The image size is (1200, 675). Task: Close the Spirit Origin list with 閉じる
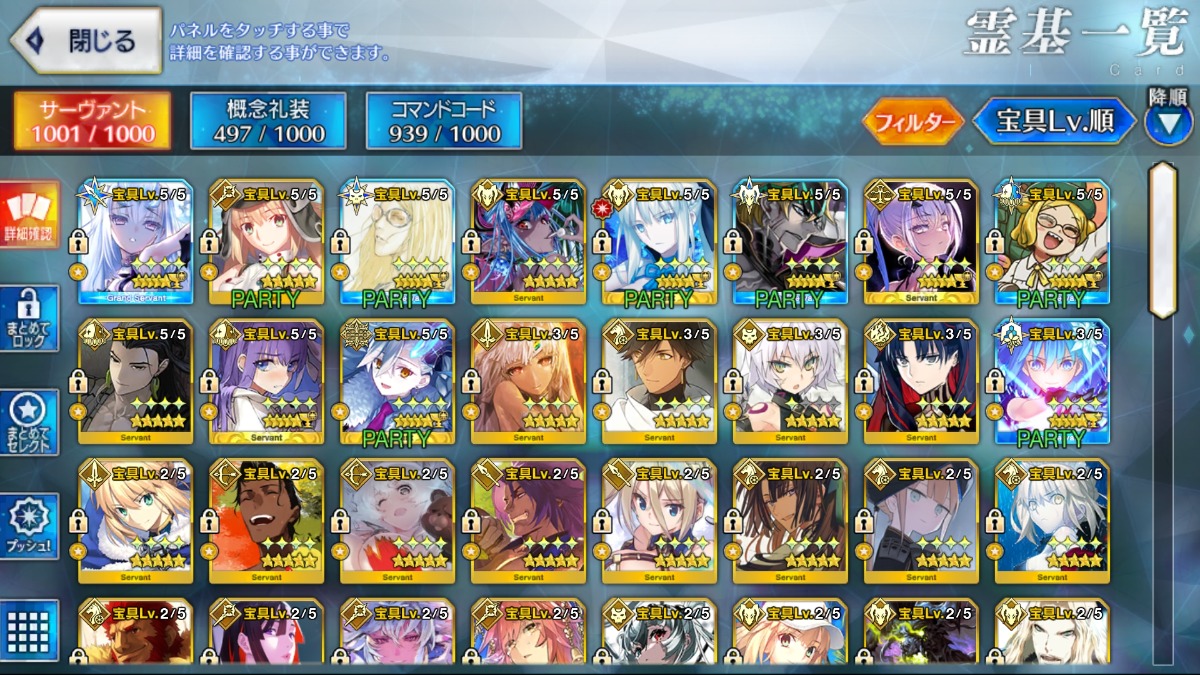click(x=86, y=41)
